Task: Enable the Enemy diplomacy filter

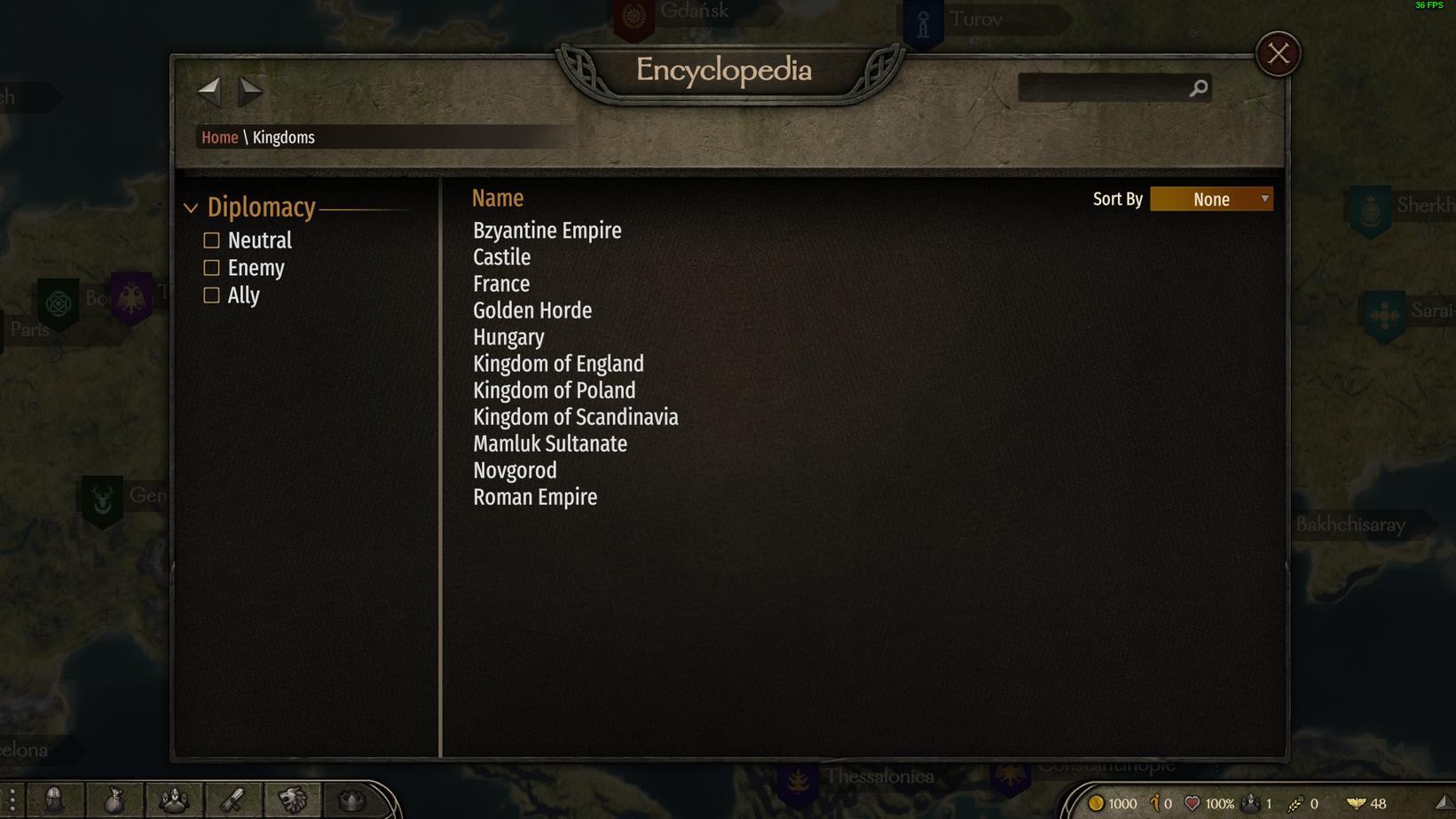Action: tap(211, 268)
